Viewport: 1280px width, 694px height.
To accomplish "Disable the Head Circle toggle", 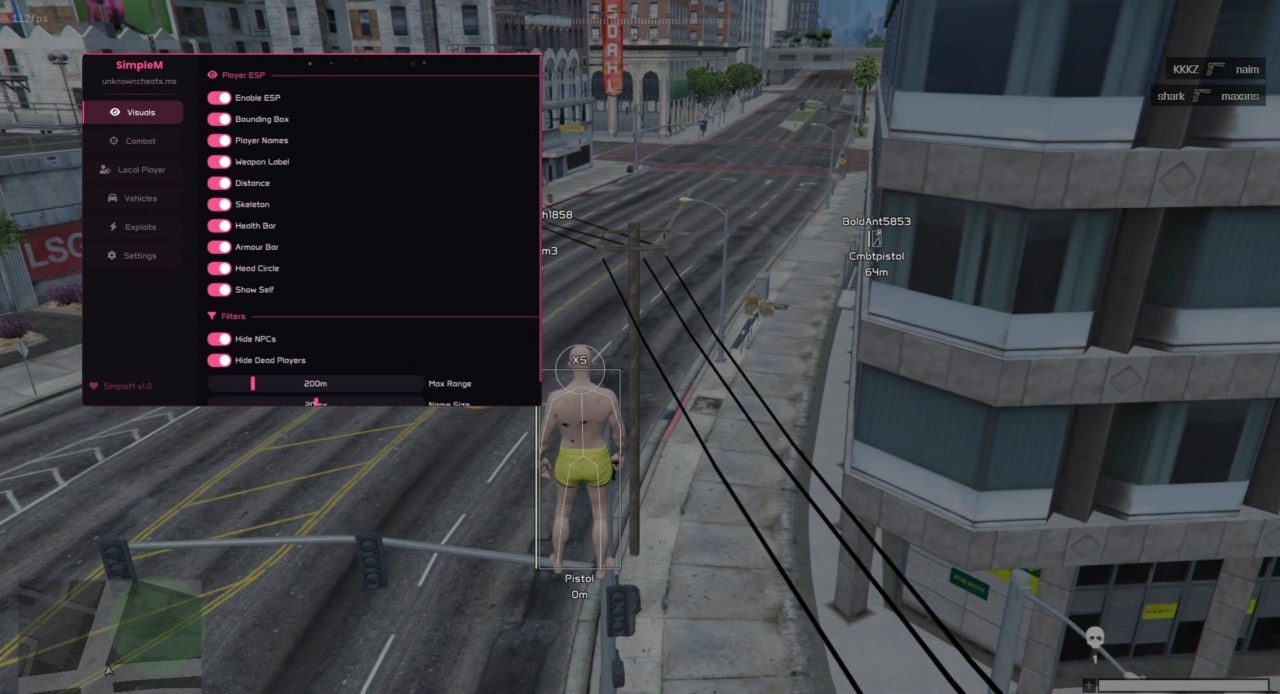I will pyautogui.click(x=219, y=268).
